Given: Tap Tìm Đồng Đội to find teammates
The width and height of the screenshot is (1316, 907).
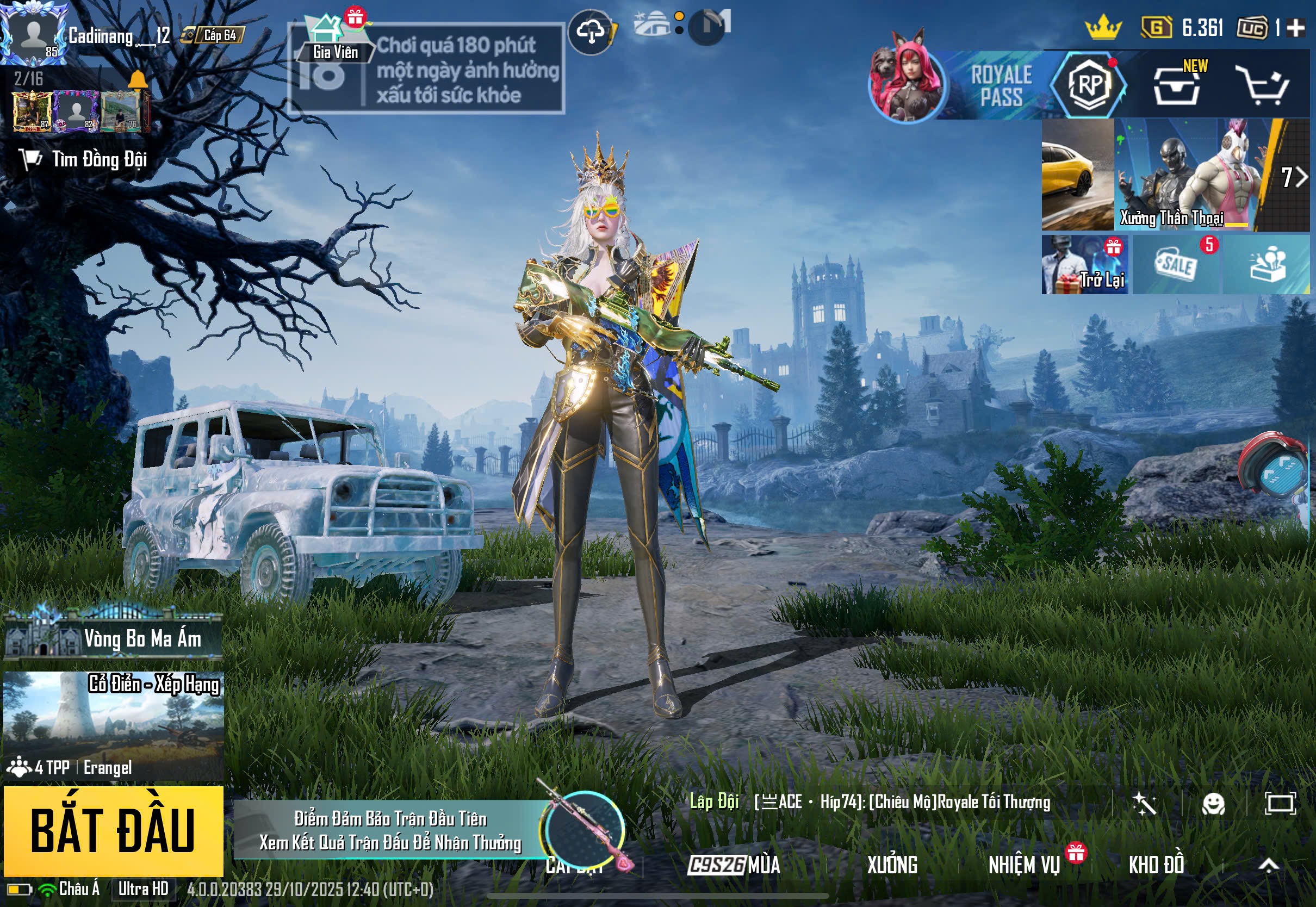Looking at the screenshot, I should [x=85, y=160].
